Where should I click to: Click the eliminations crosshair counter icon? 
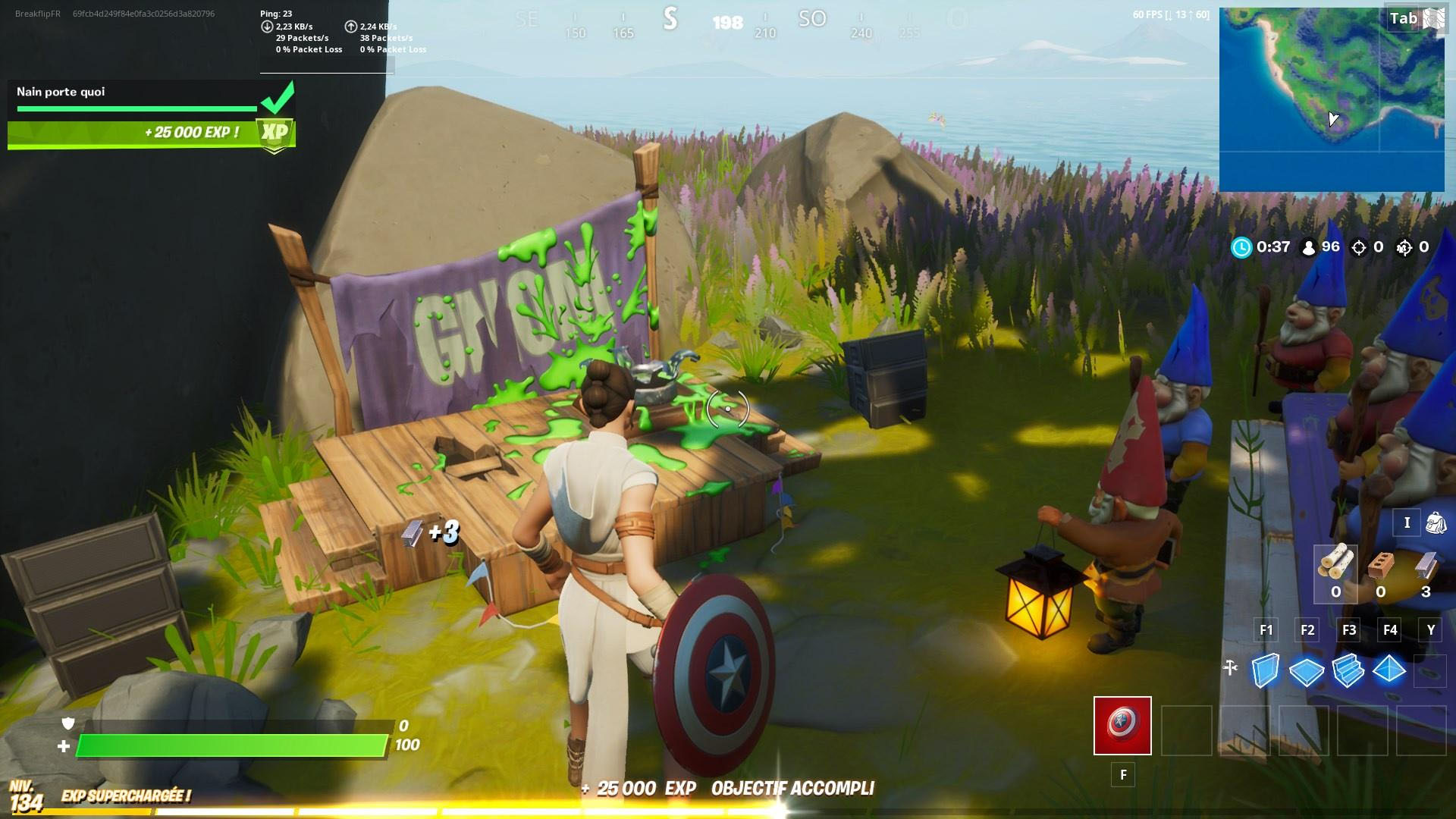tap(1357, 247)
